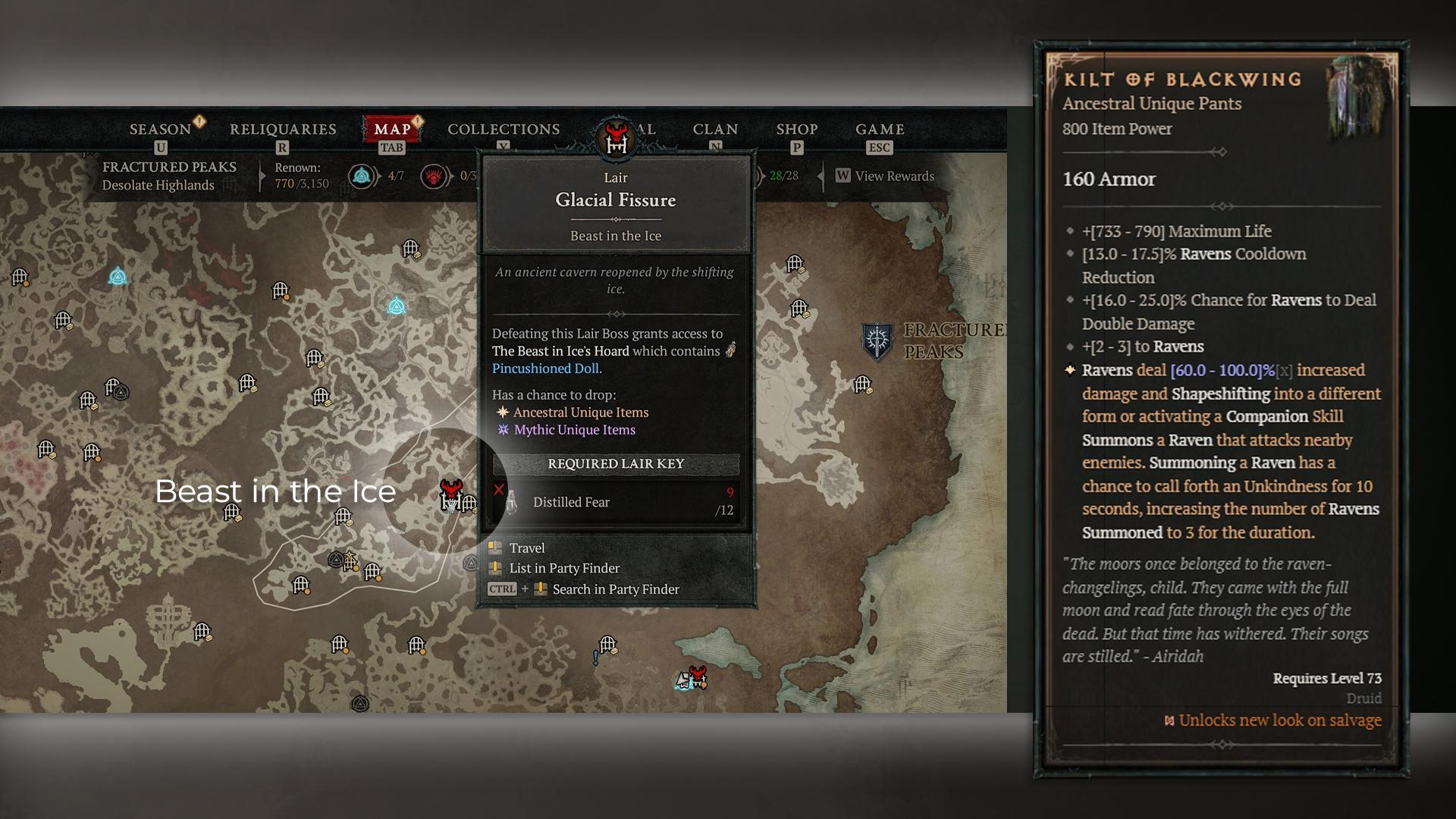Click the Mythic Unique Items drop entry
This screenshot has width=1456, height=819.
coord(574,430)
